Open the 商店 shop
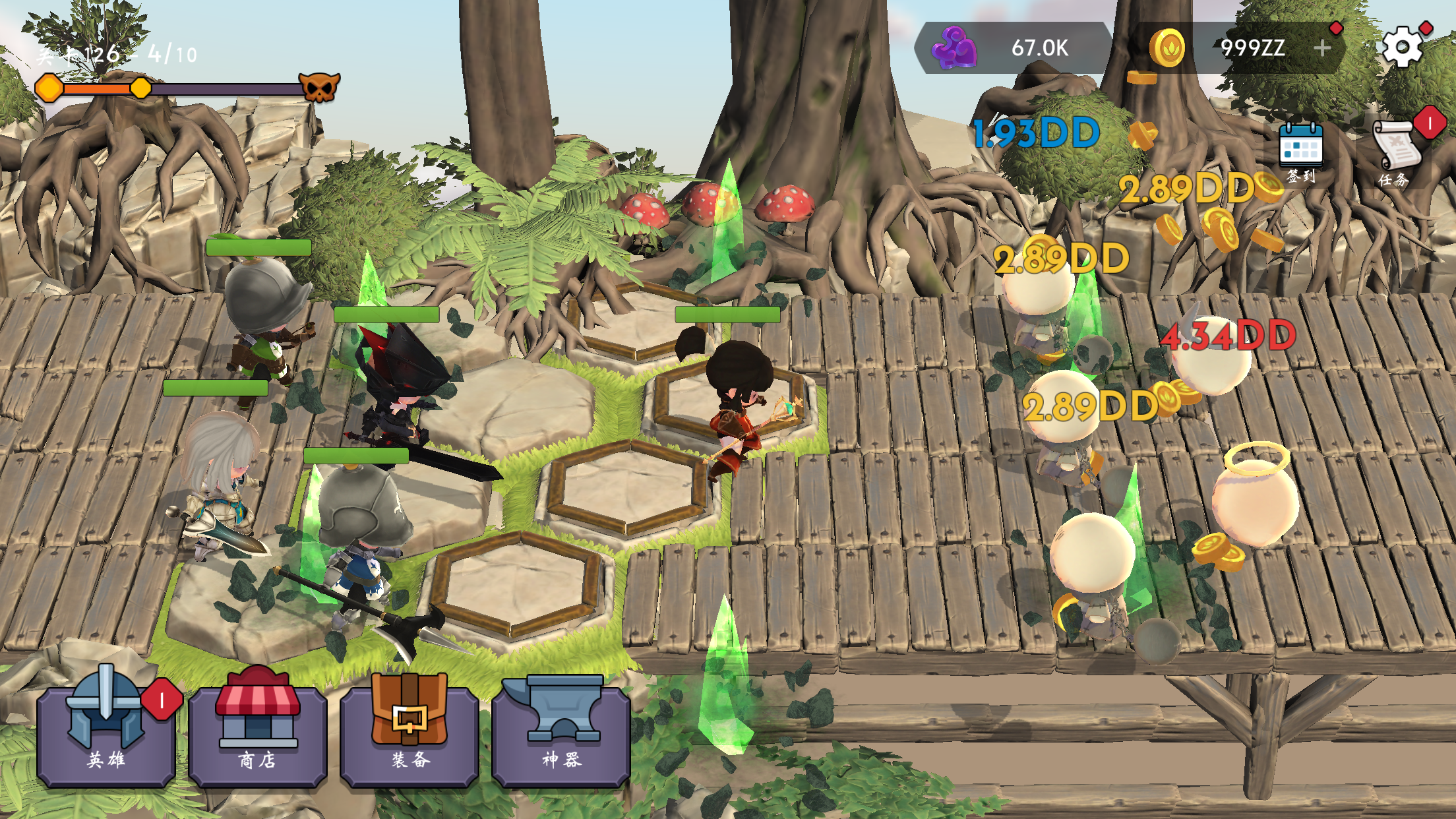 point(258,731)
